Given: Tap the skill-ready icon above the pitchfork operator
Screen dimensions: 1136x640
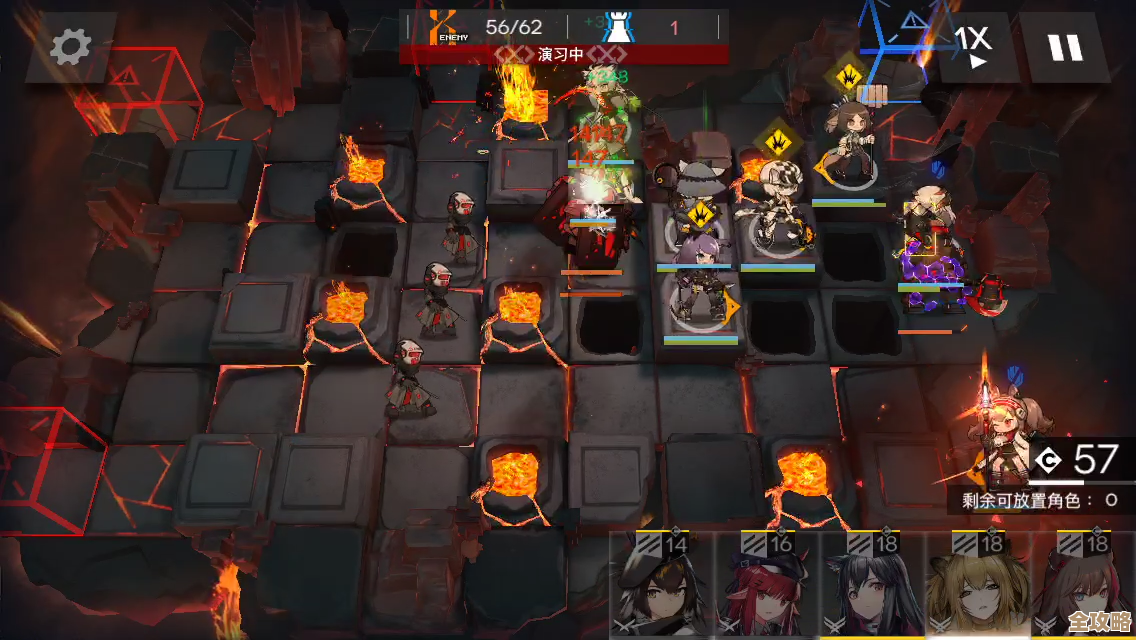Looking at the screenshot, I should pyautogui.click(x=846, y=73).
